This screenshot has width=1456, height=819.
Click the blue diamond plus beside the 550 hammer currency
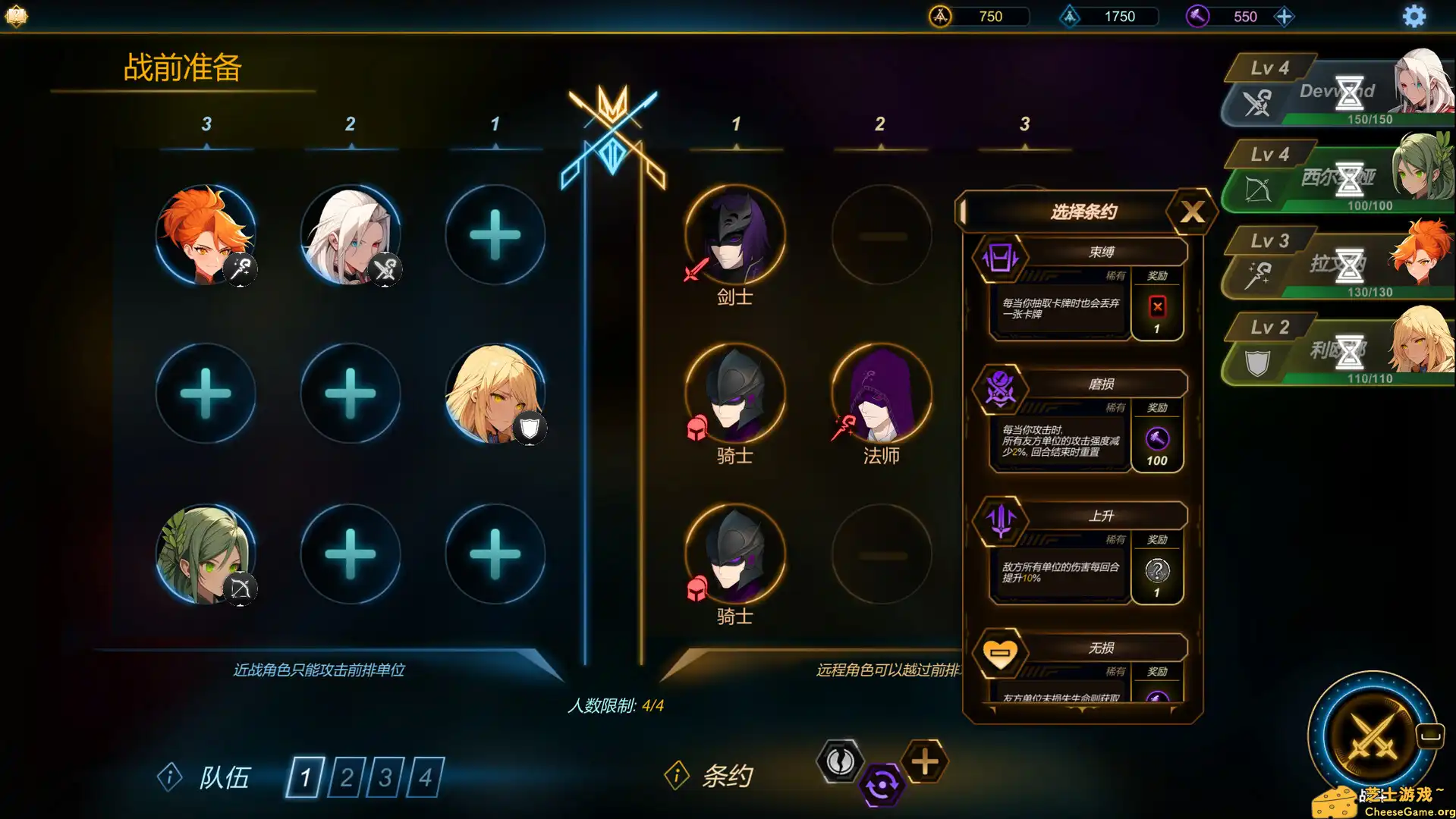1285,16
